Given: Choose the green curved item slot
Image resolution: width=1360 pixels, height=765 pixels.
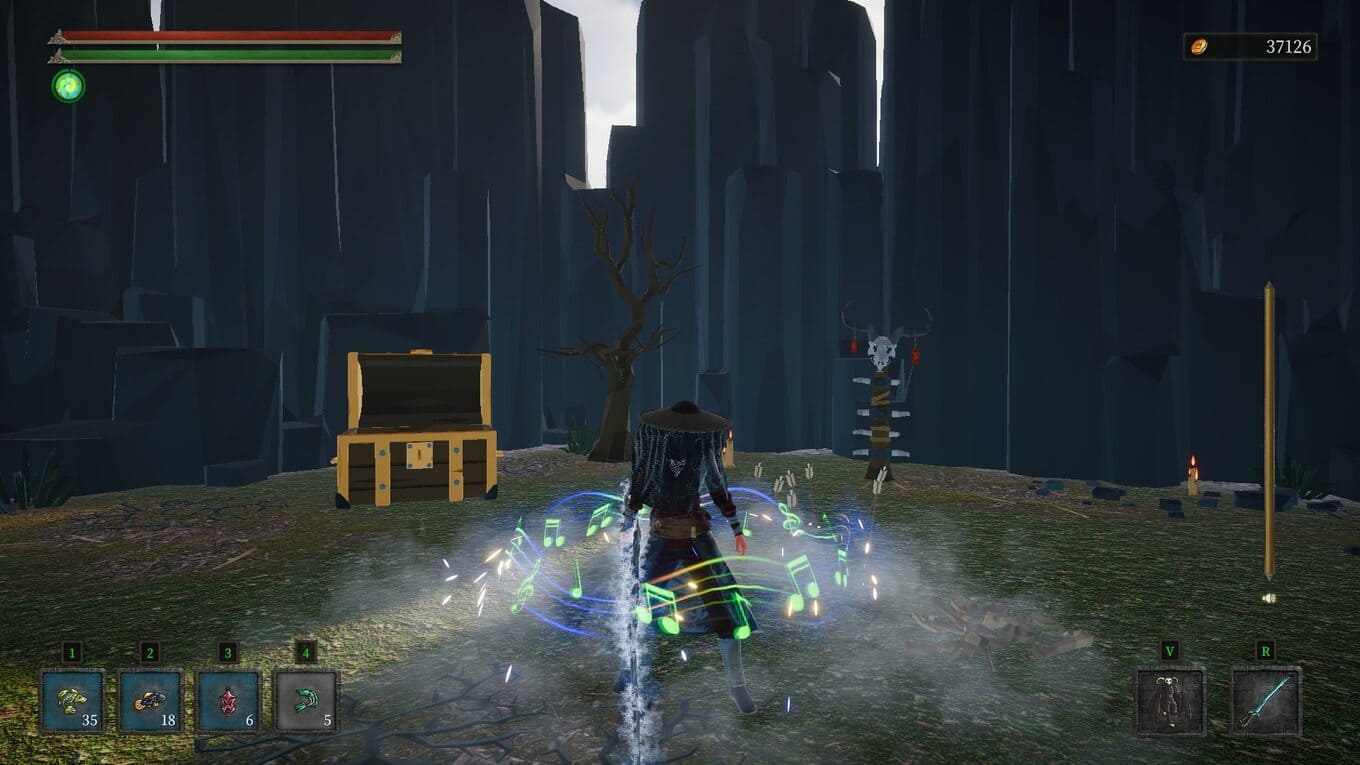Looking at the screenshot, I should (306, 700).
